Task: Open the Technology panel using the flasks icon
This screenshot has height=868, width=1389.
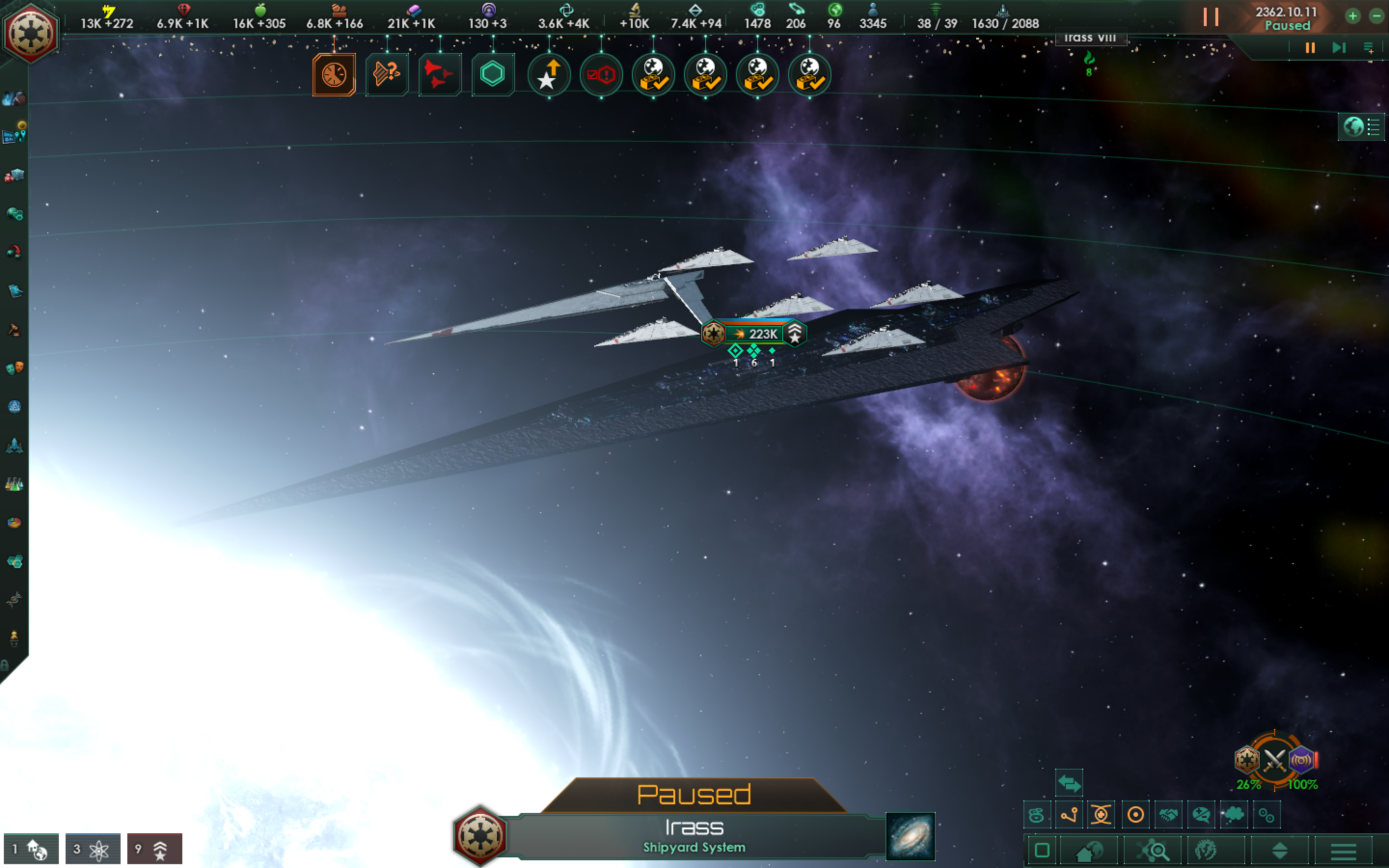Action: (x=14, y=483)
